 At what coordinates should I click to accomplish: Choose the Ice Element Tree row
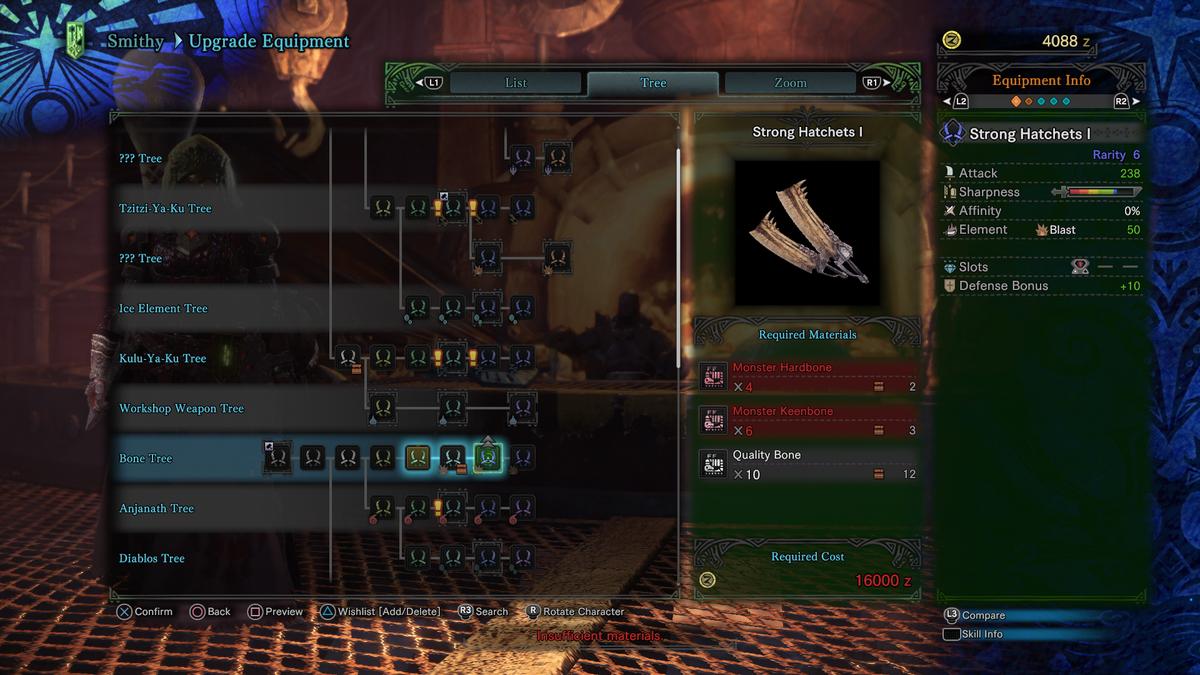point(165,308)
